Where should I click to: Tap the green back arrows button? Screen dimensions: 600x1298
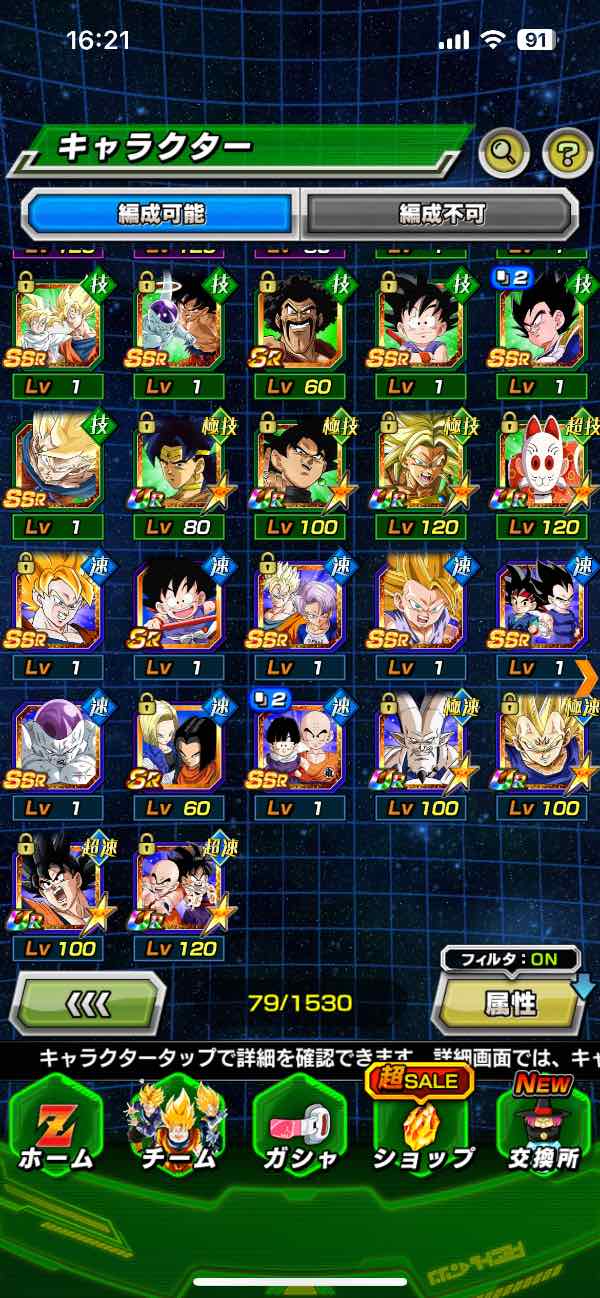88,1003
